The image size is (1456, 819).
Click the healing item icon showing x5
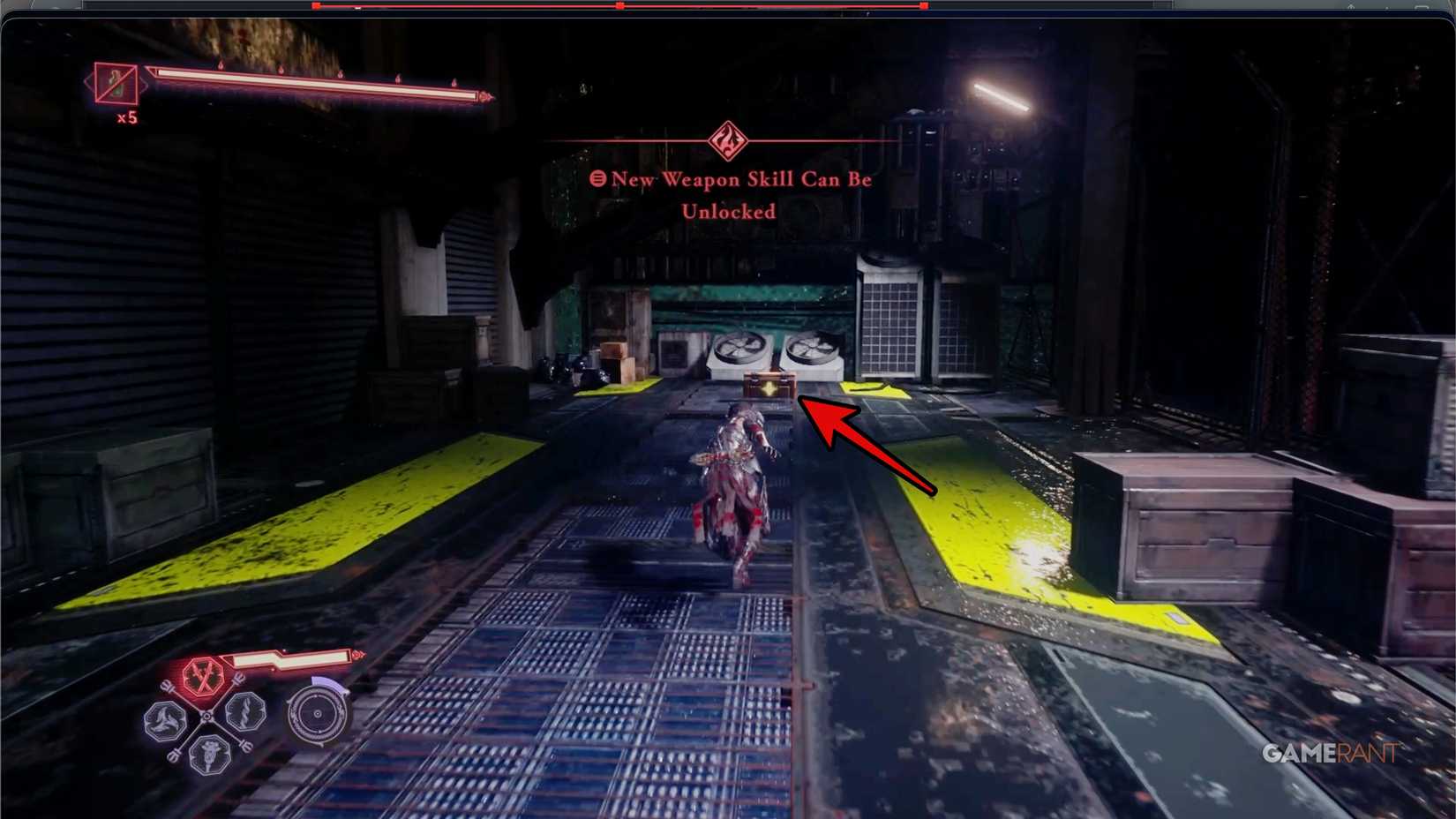116,84
